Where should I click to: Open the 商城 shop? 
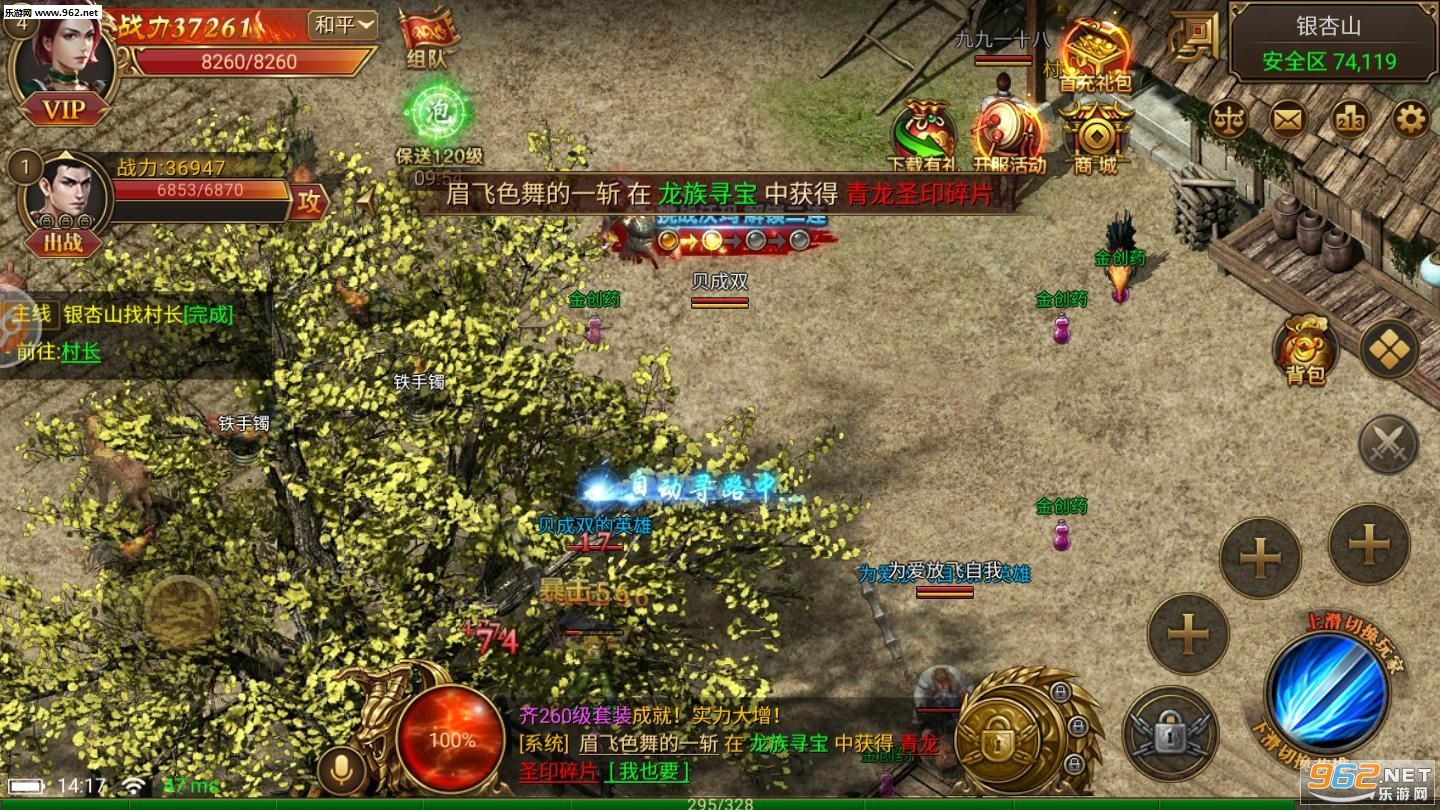1098,132
